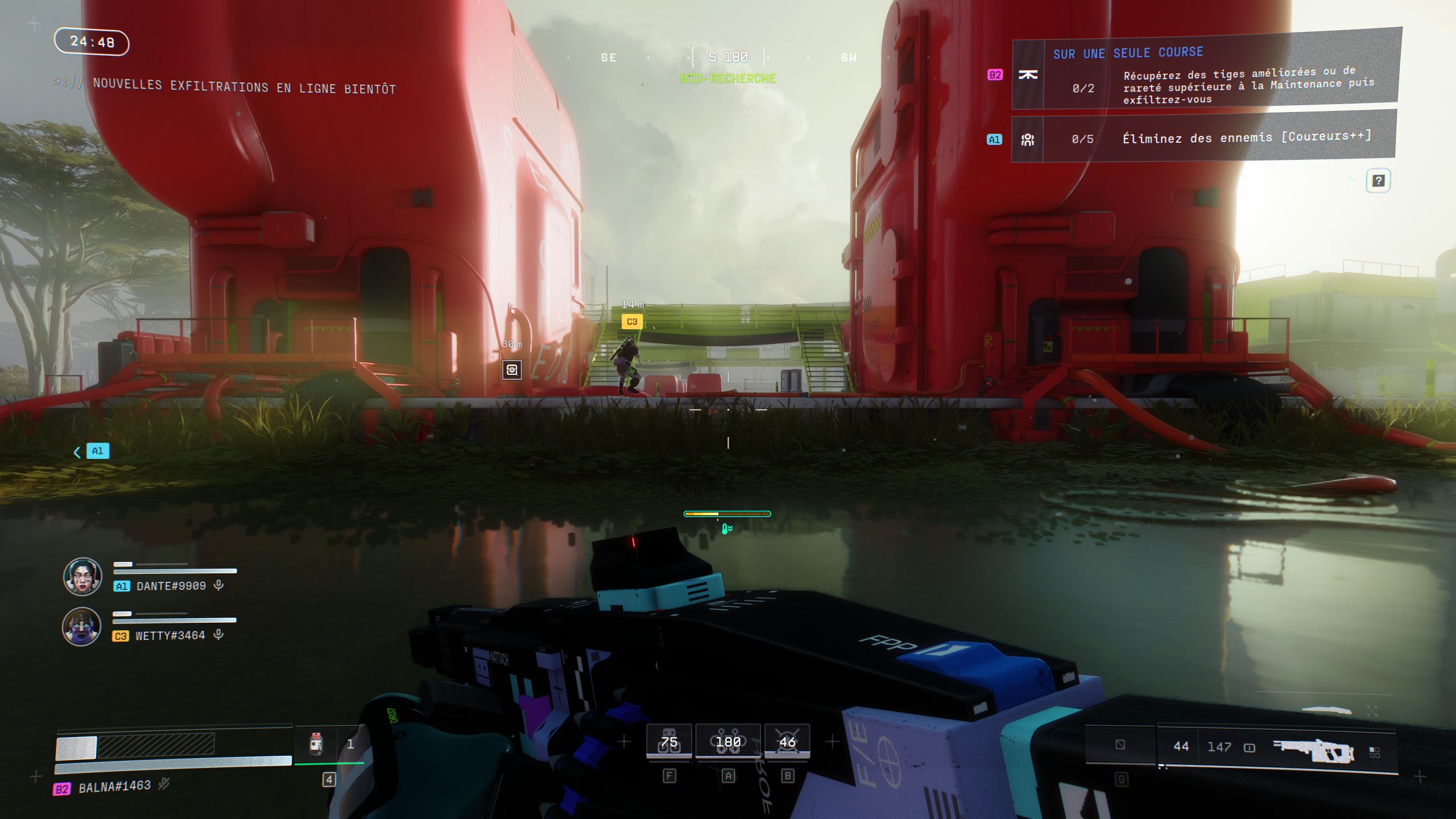Click the blue A1 off-screen teammate indicator
1456x819 pixels.
tap(97, 451)
